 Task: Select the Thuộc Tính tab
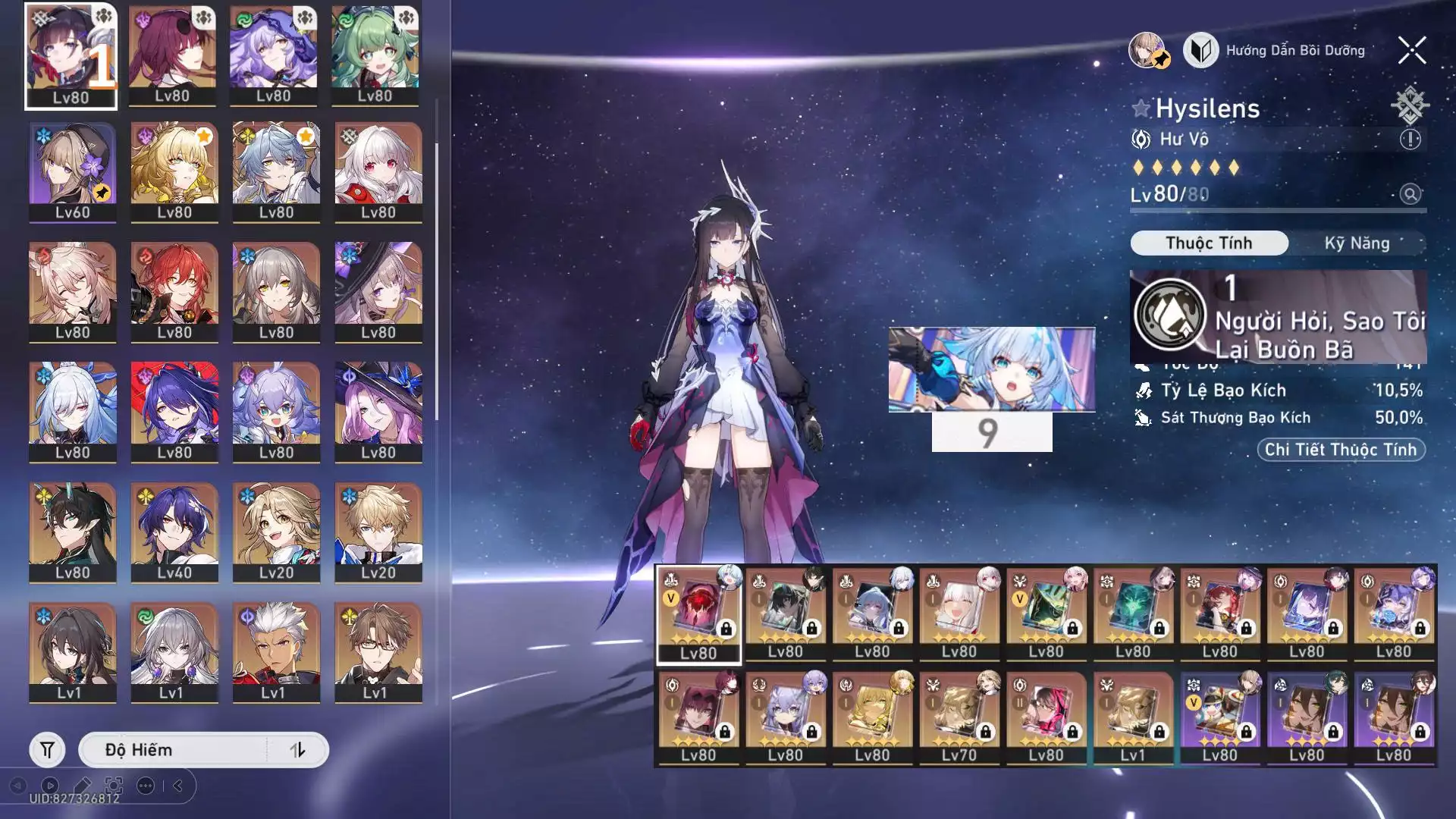1209,243
